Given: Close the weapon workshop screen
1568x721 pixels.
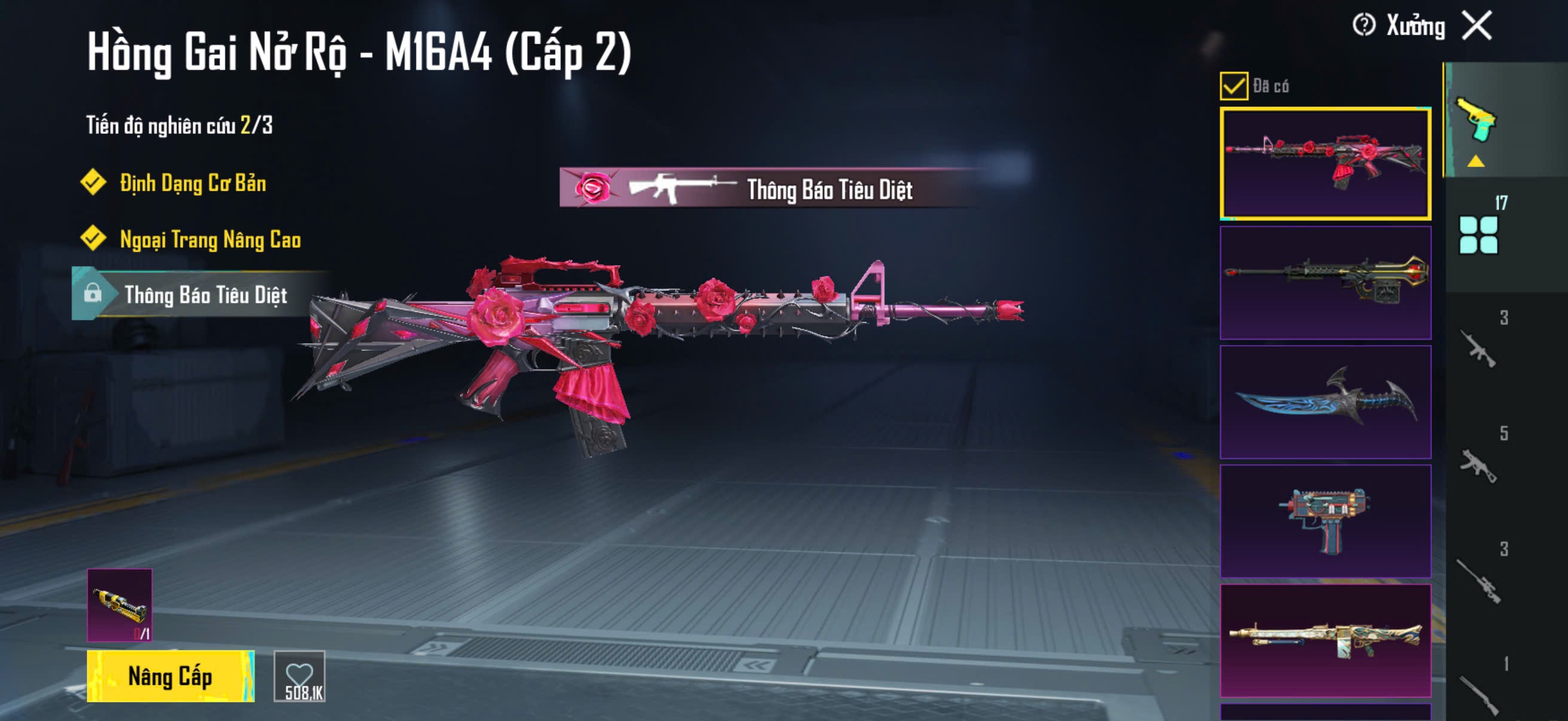Looking at the screenshot, I should (x=1477, y=26).
